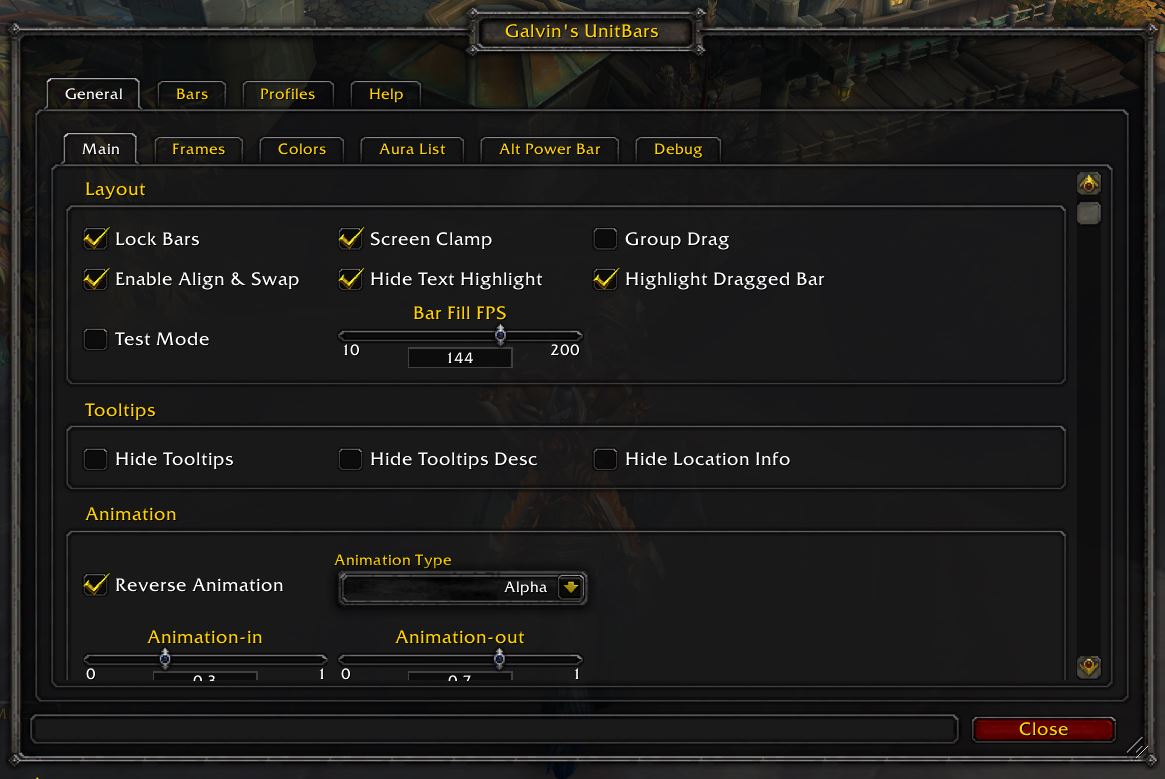This screenshot has width=1165, height=779.
Task: Switch to the Bars tab
Action: (192, 94)
